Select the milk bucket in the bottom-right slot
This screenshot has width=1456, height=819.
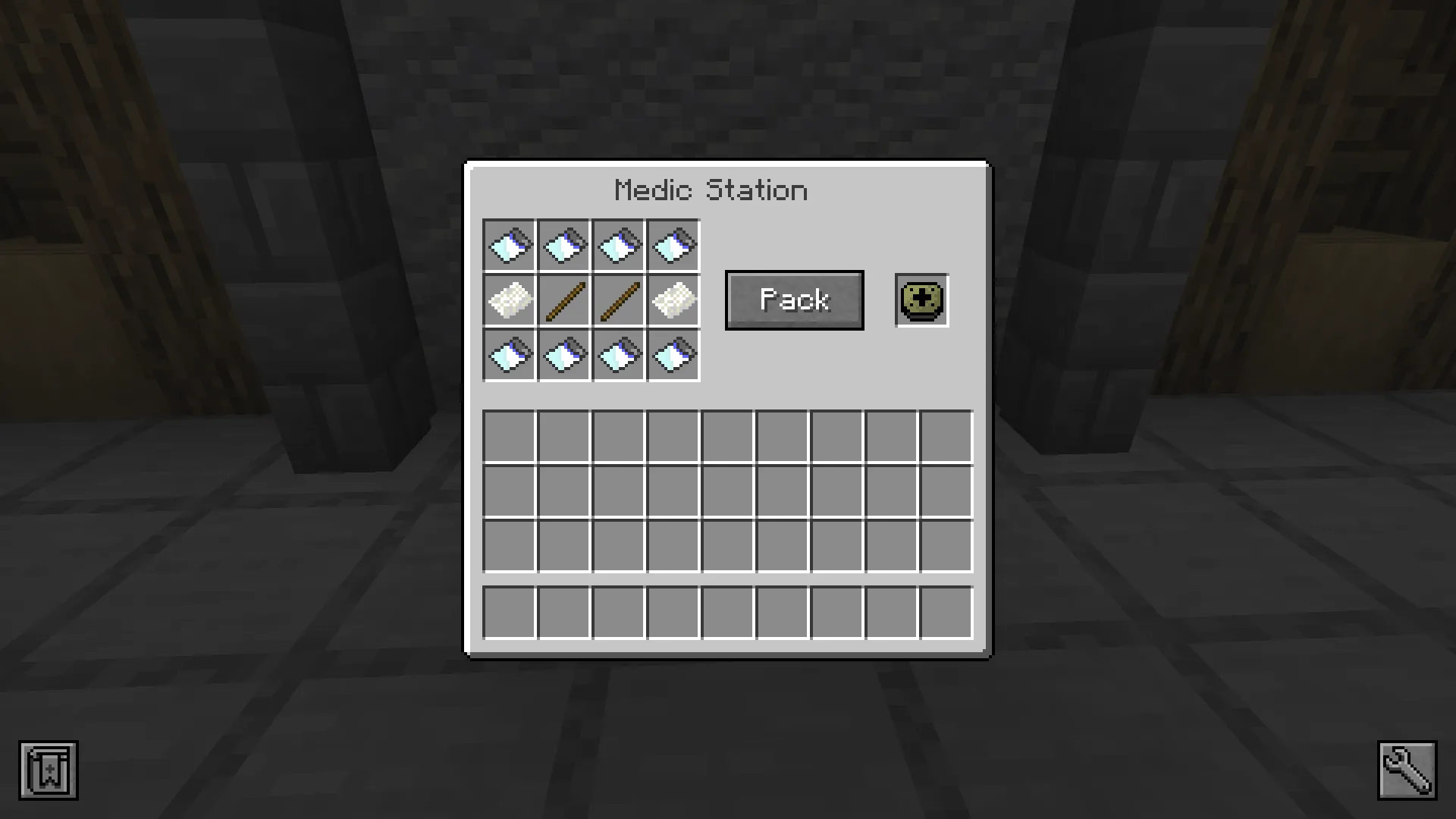coord(673,355)
